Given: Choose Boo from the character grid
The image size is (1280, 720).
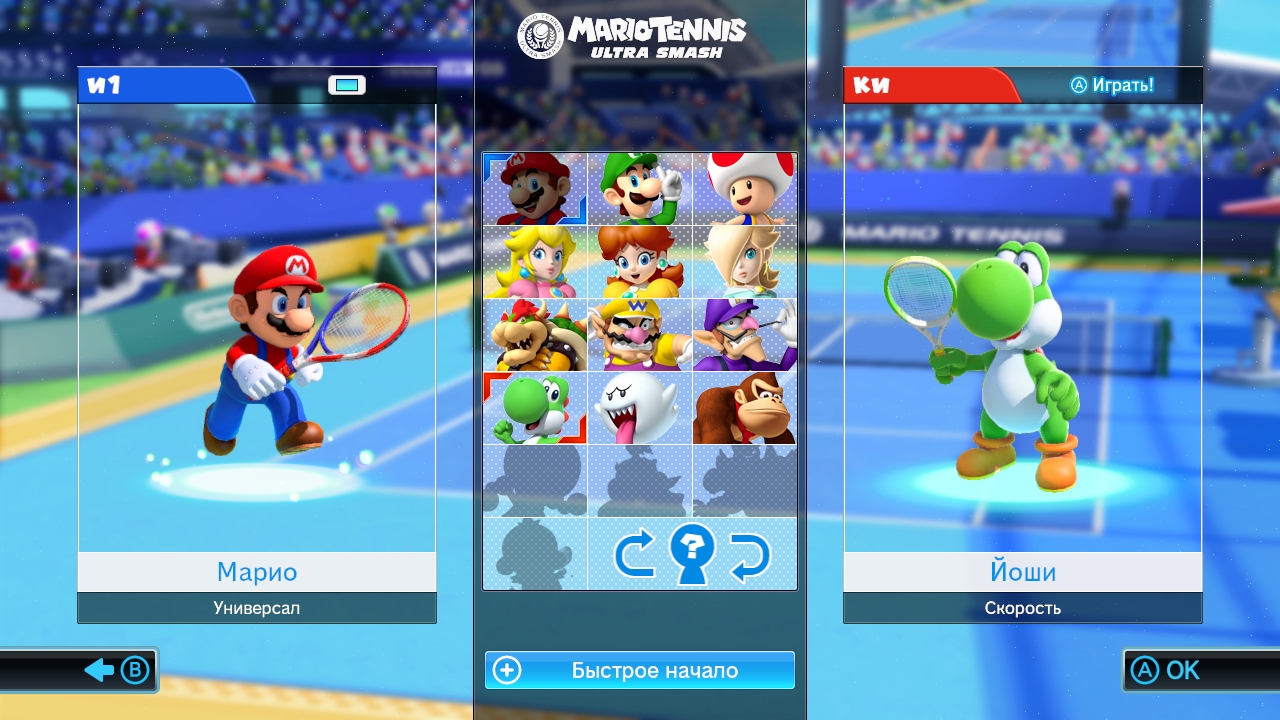Looking at the screenshot, I should tap(640, 408).
